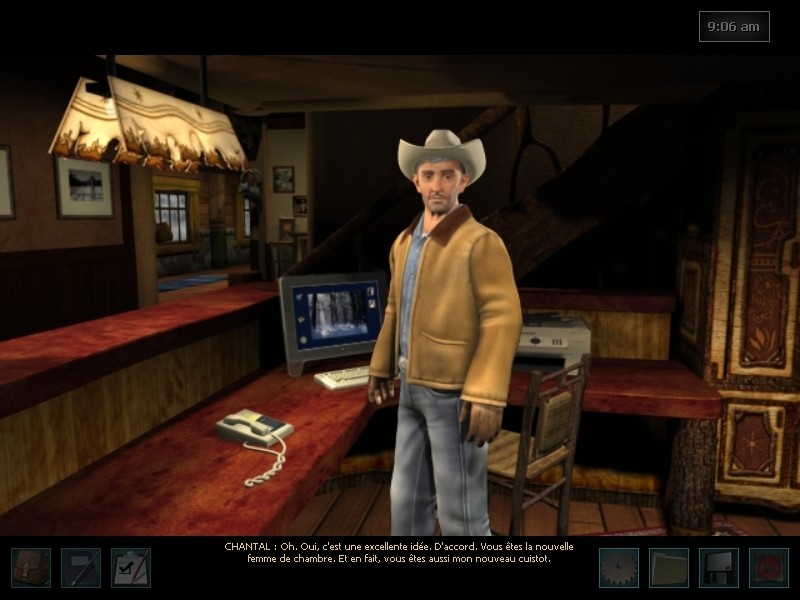Open the gear settings icon

pyautogui.click(x=618, y=567)
